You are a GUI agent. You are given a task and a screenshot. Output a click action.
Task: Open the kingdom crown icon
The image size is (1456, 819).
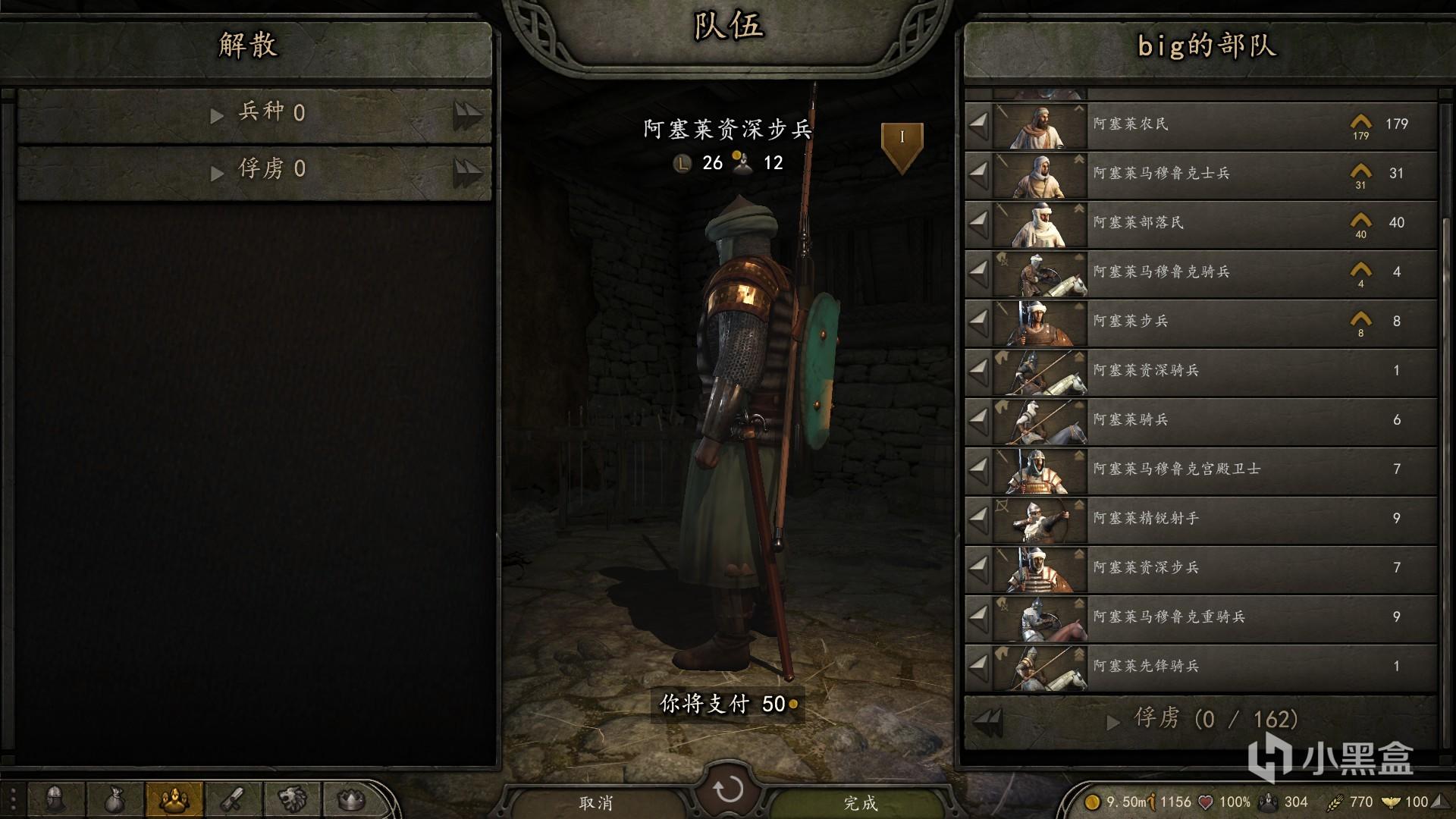click(351, 799)
